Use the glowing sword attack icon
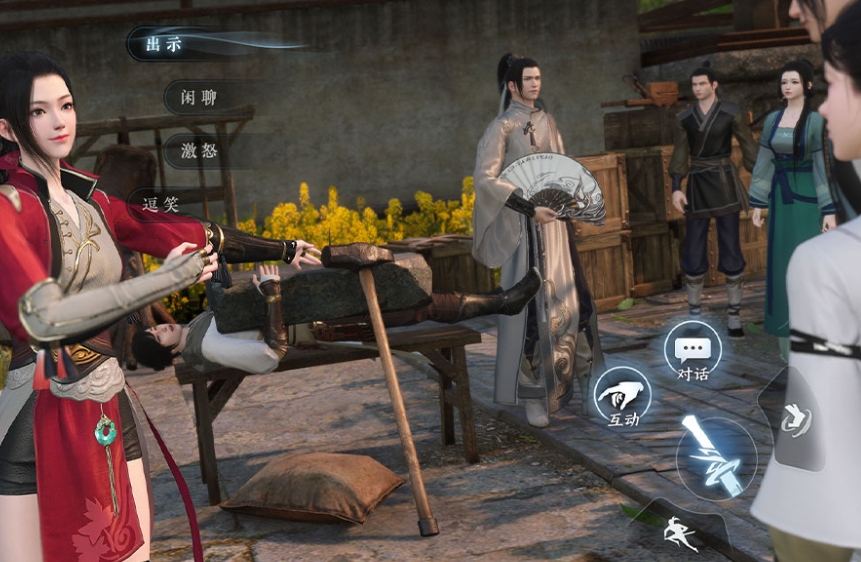Image resolution: width=861 pixels, height=562 pixels. [x=714, y=458]
